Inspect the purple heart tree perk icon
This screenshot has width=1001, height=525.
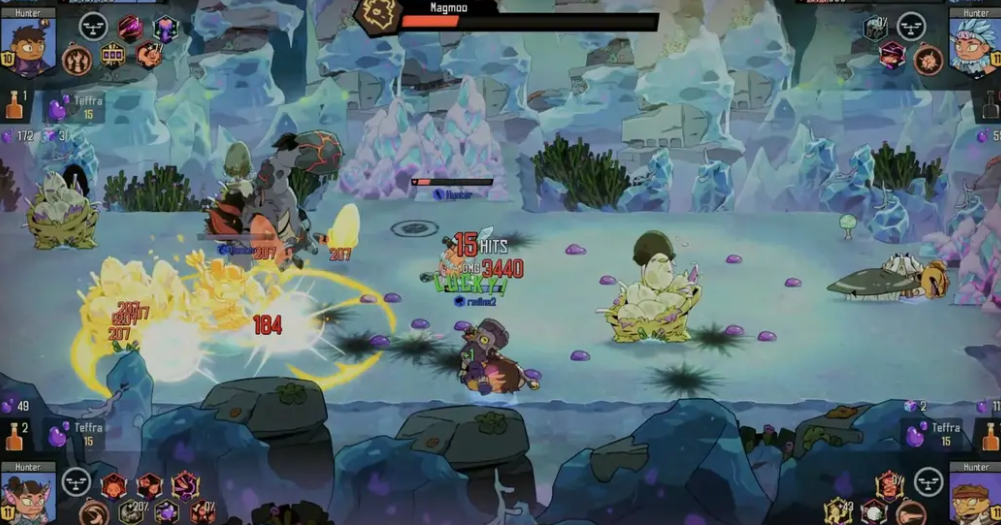pos(164,27)
